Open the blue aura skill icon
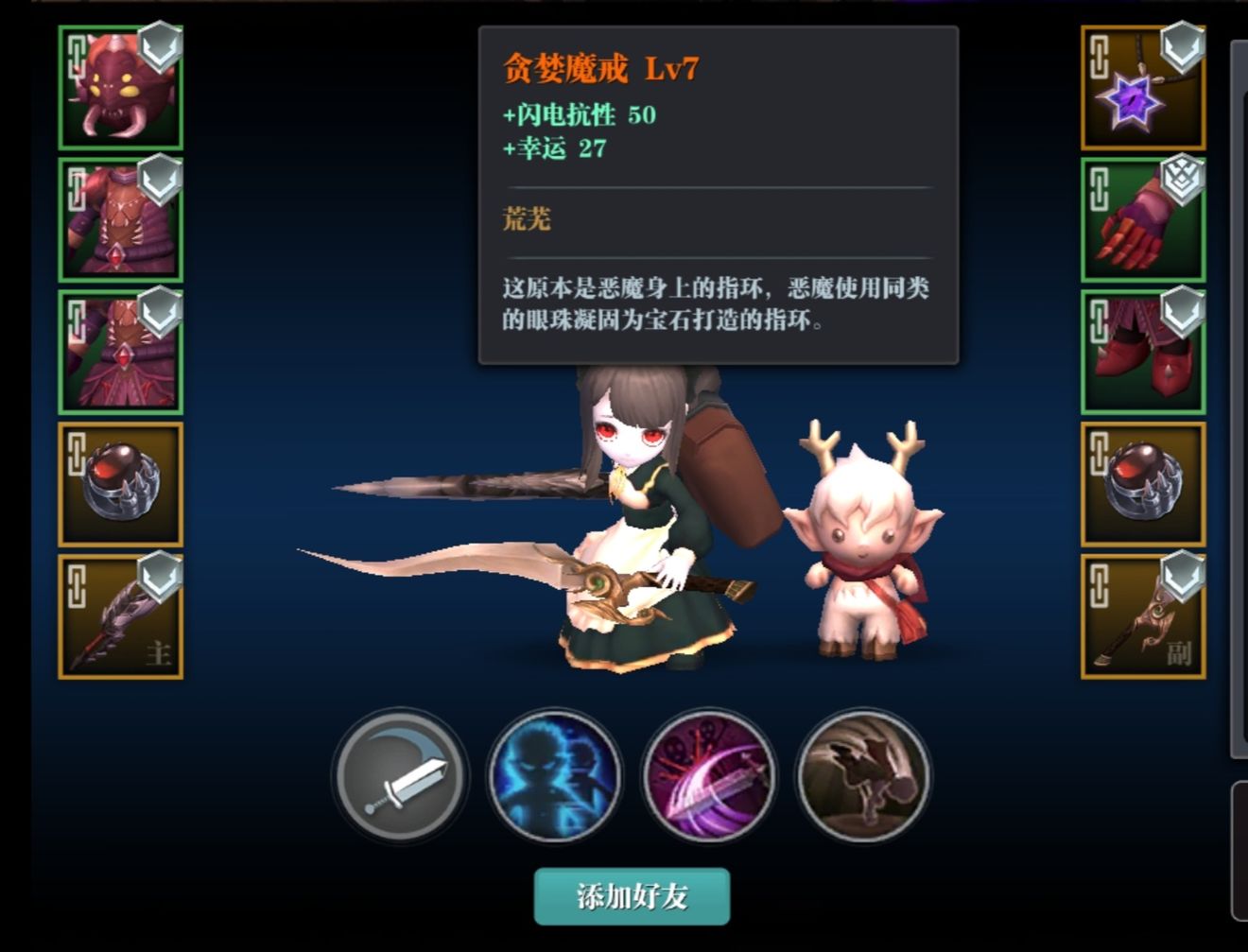 pos(554,777)
